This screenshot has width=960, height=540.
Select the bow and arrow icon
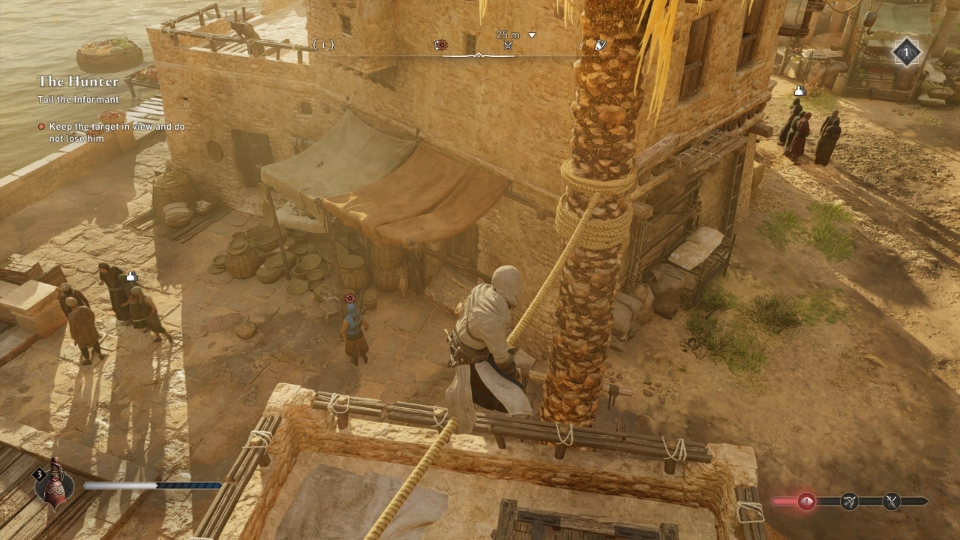(849, 502)
